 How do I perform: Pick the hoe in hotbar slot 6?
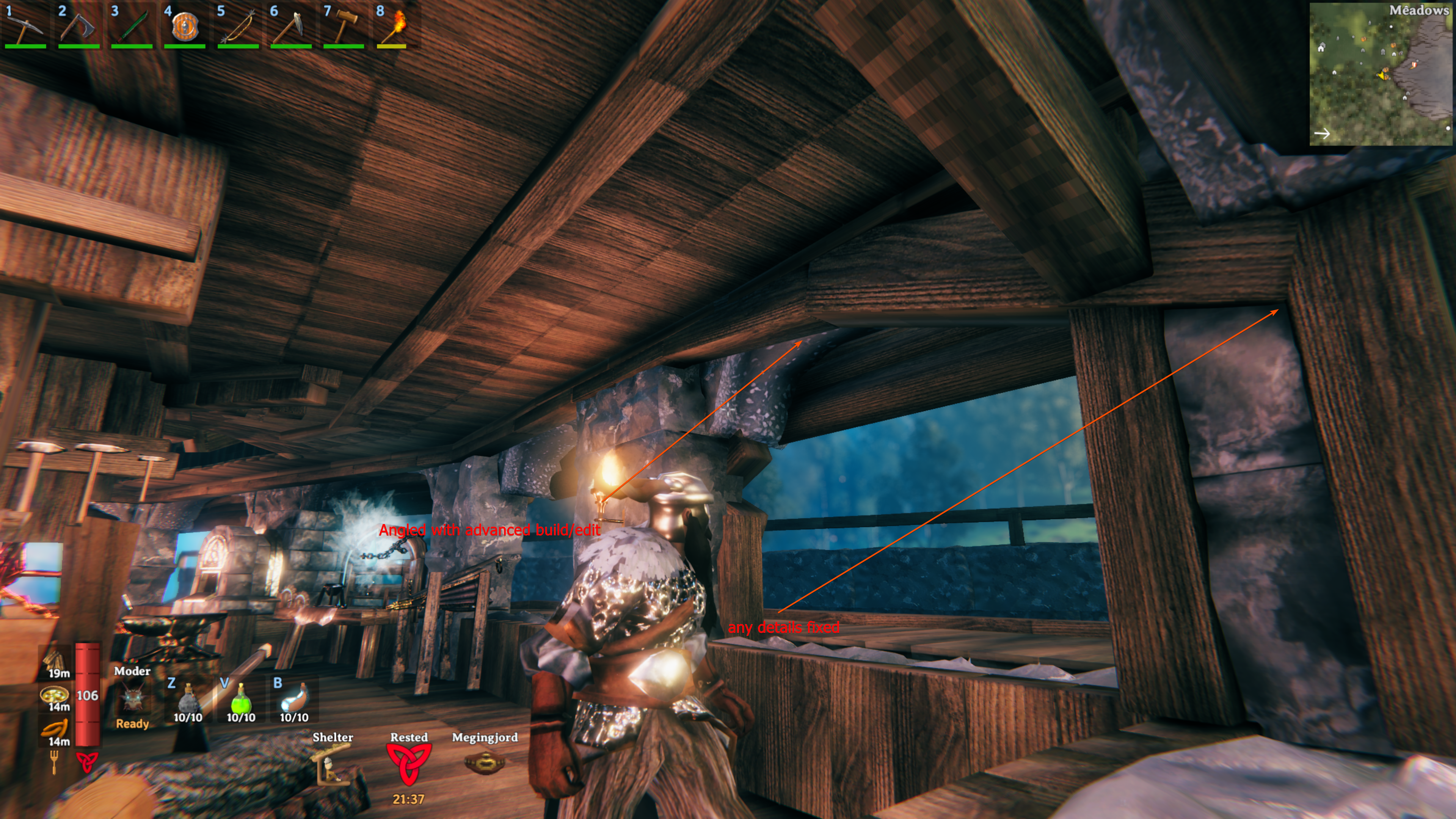291,26
